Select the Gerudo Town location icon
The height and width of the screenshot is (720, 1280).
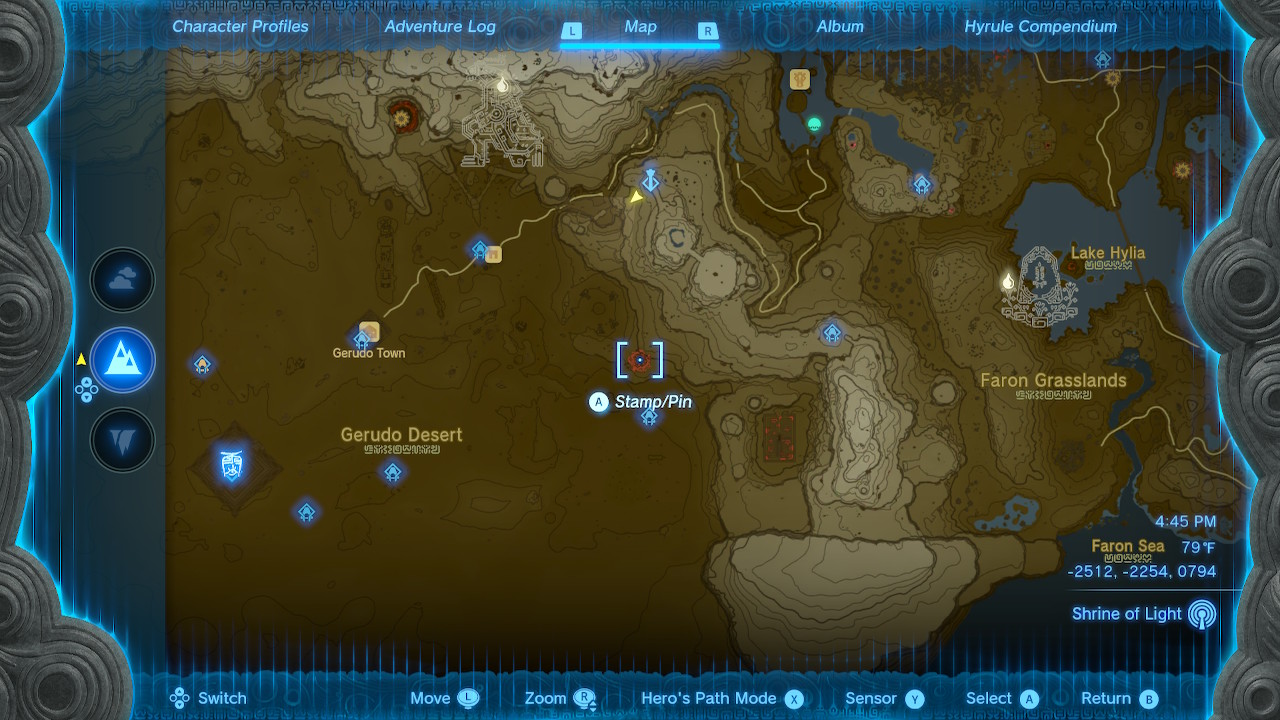pos(368,331)
